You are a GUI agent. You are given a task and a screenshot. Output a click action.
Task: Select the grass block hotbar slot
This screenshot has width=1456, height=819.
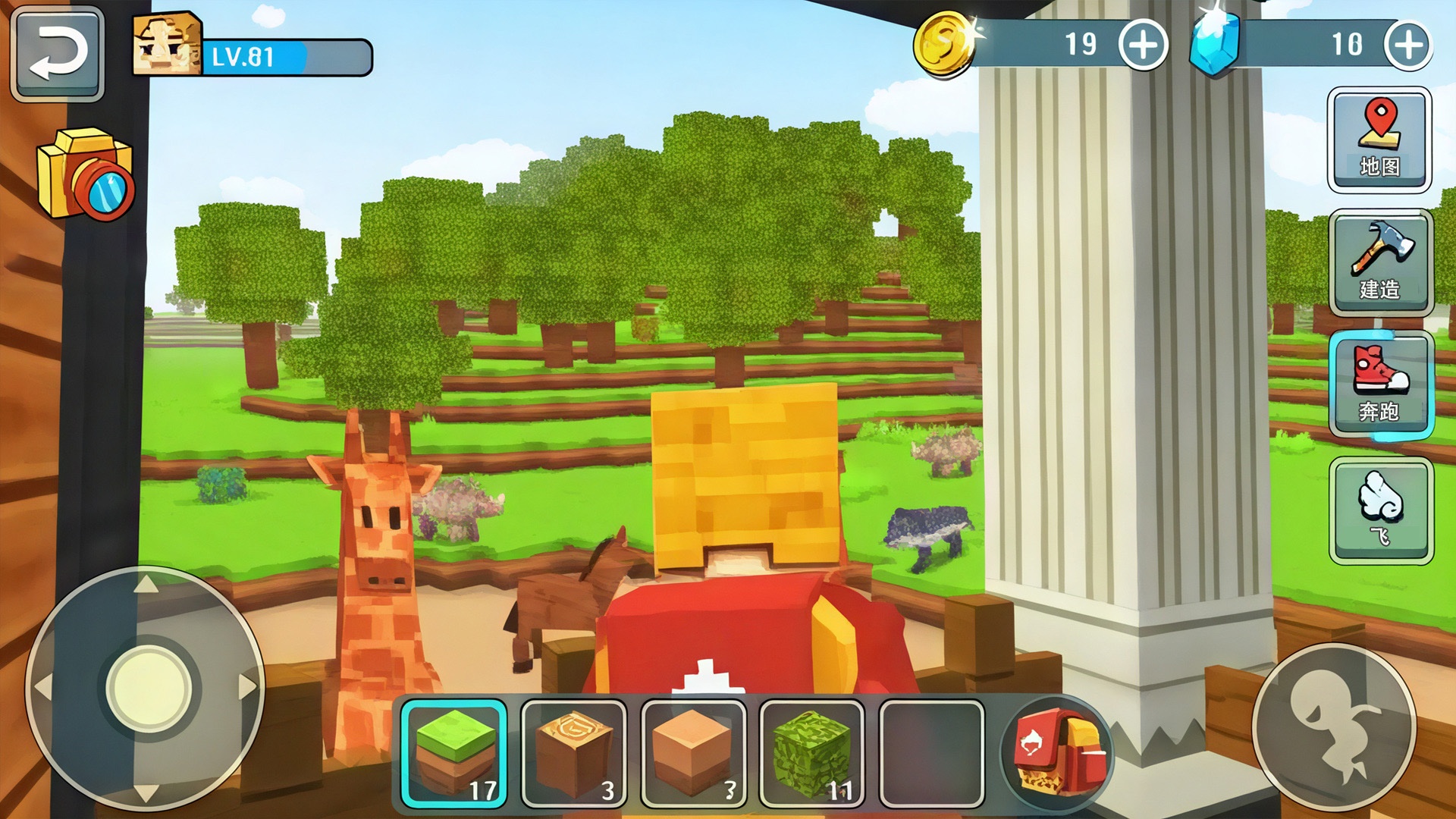tap(454, 753)
